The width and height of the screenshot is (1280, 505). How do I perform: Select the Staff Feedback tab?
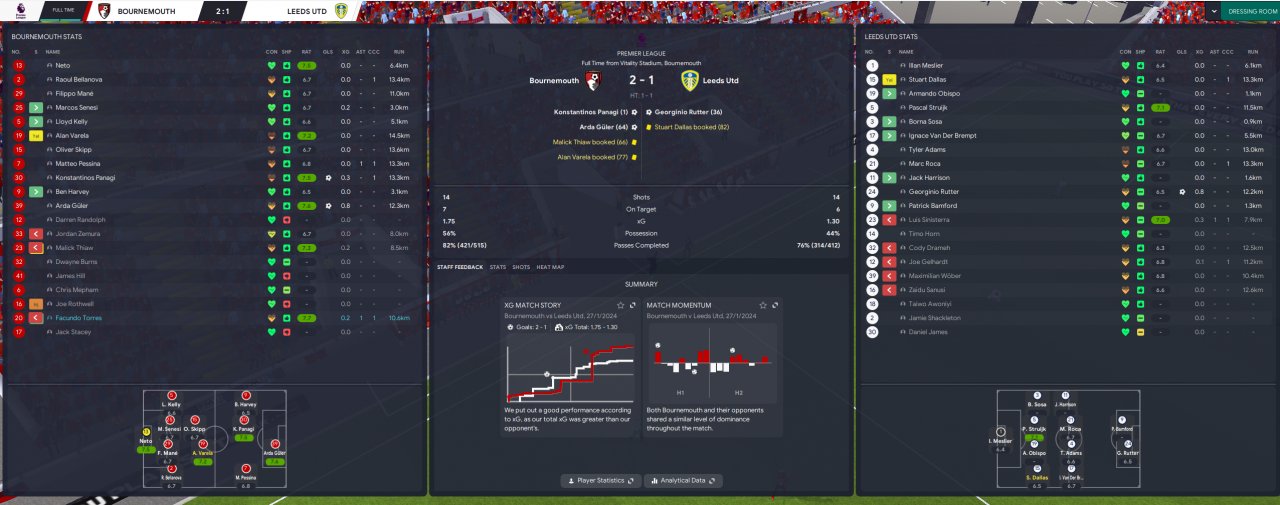point(460,267)
